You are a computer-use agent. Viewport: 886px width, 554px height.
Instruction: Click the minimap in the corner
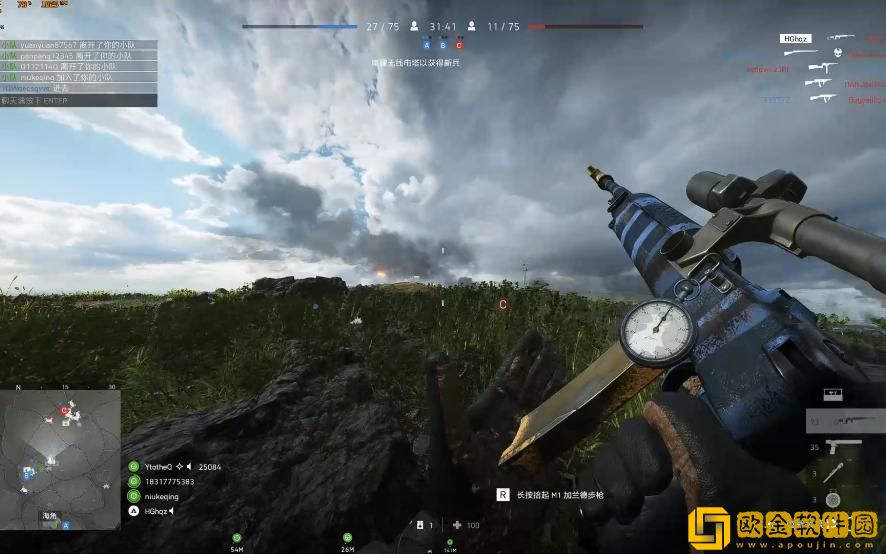60,459
